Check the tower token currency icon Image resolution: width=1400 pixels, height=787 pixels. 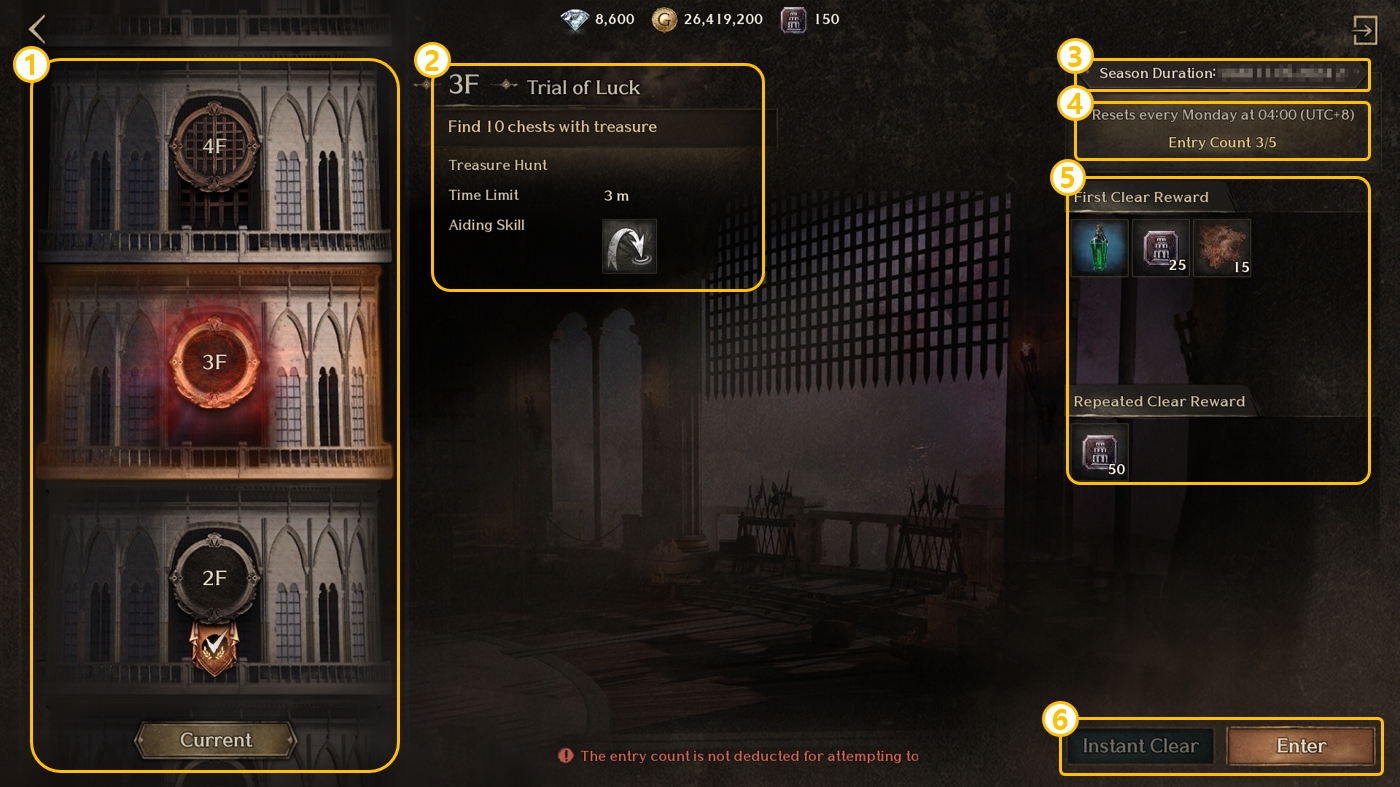point(794,19)
